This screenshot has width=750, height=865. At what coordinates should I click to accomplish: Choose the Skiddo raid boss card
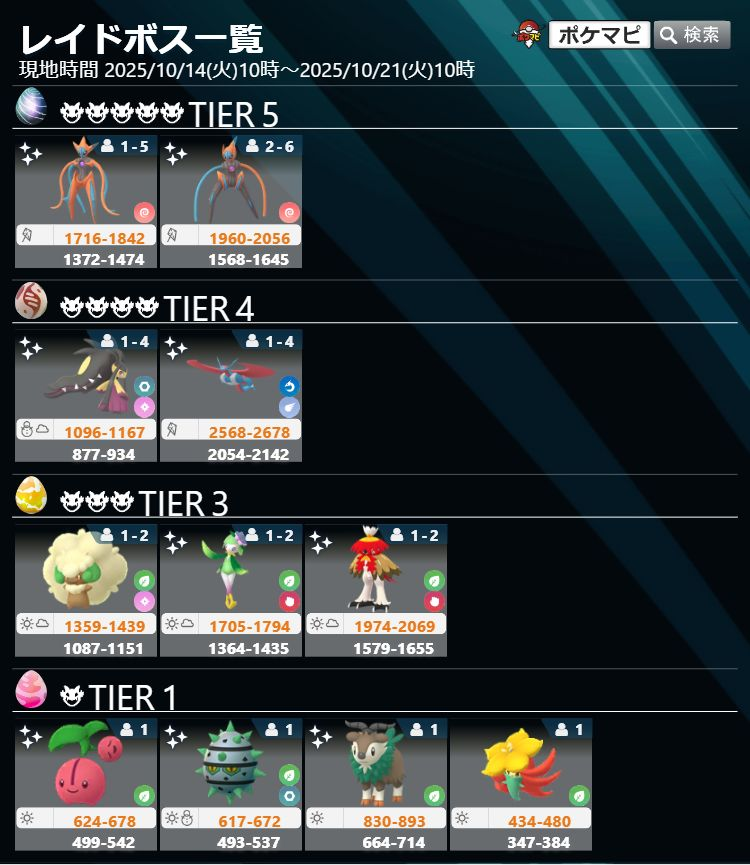pos(376,783)
